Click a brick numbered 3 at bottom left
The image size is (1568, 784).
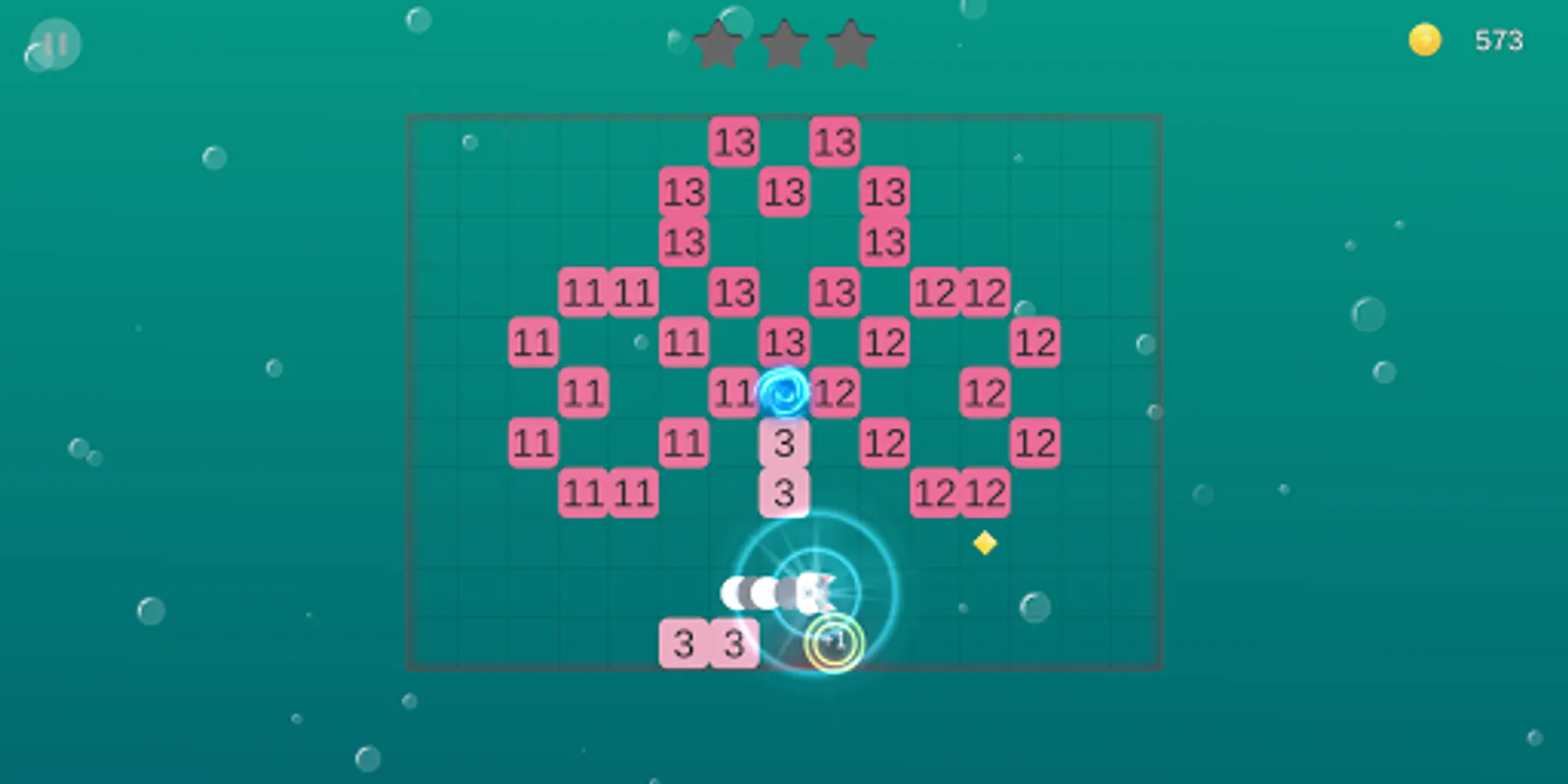click(x=685, y=643)
